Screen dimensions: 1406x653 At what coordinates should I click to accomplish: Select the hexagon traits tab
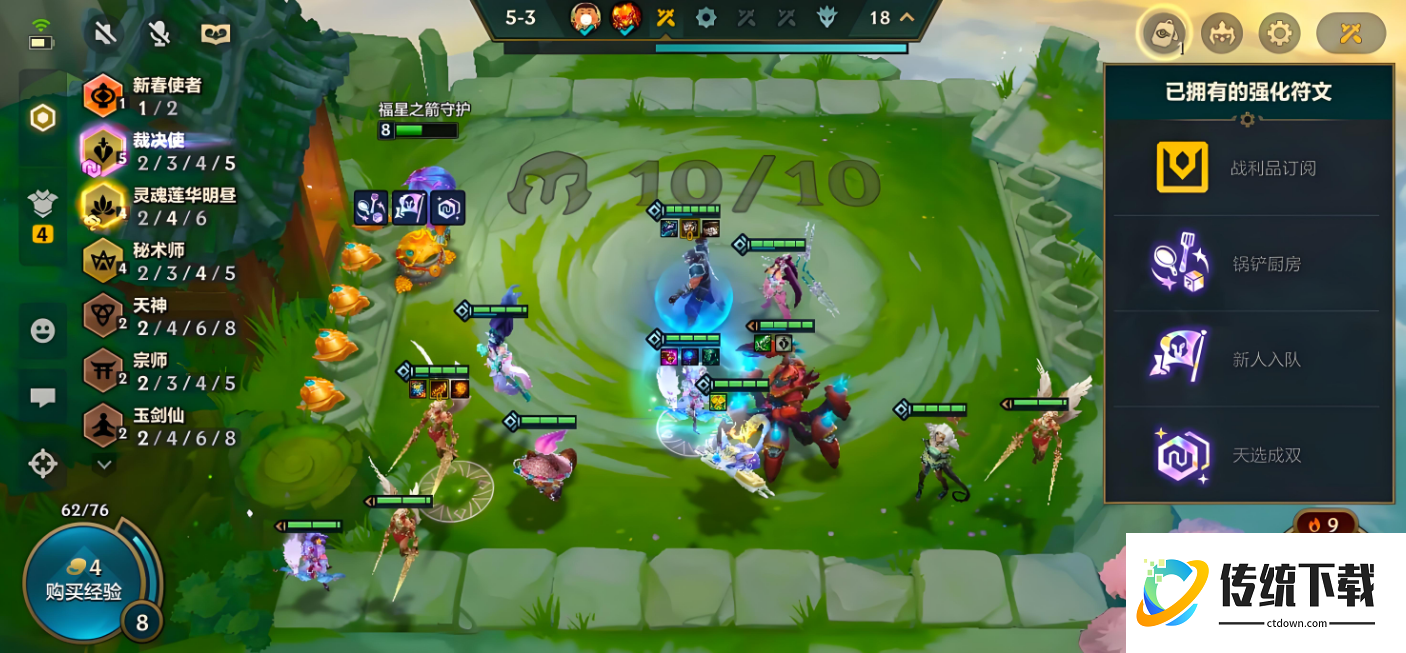(42, 118)
